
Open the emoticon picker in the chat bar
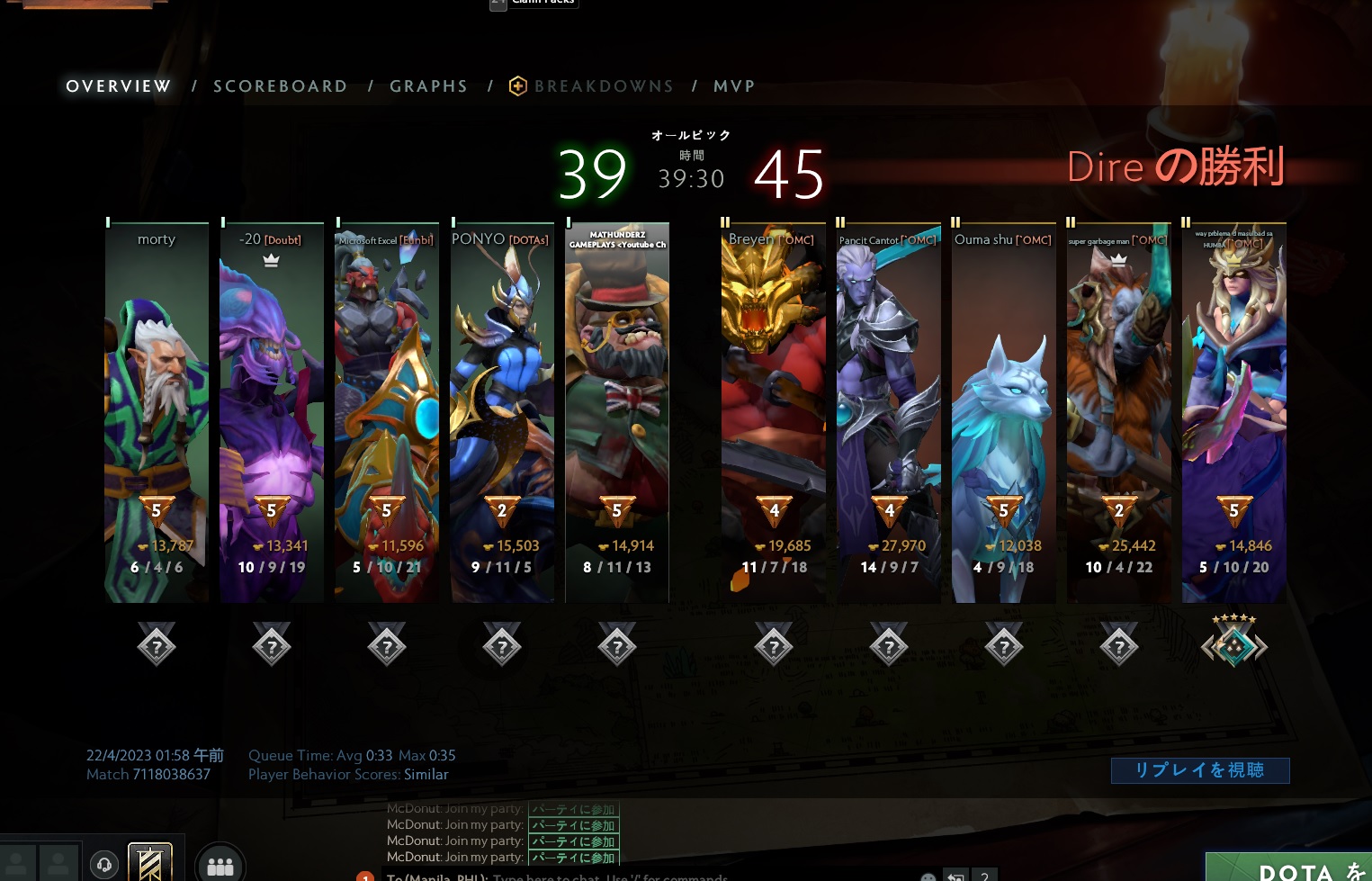[x=928, y=878]
